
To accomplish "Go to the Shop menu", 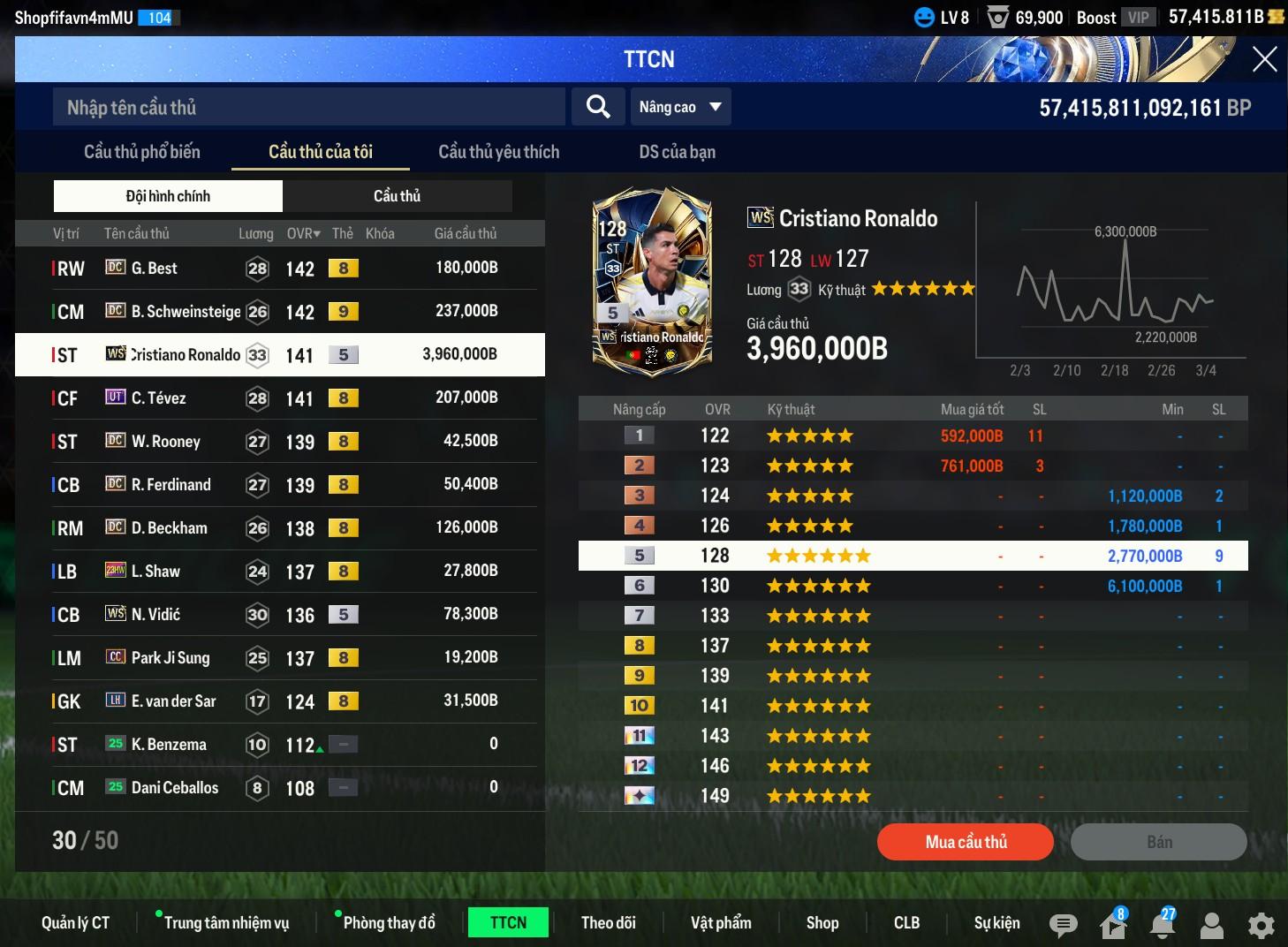I will click(822, 922).
